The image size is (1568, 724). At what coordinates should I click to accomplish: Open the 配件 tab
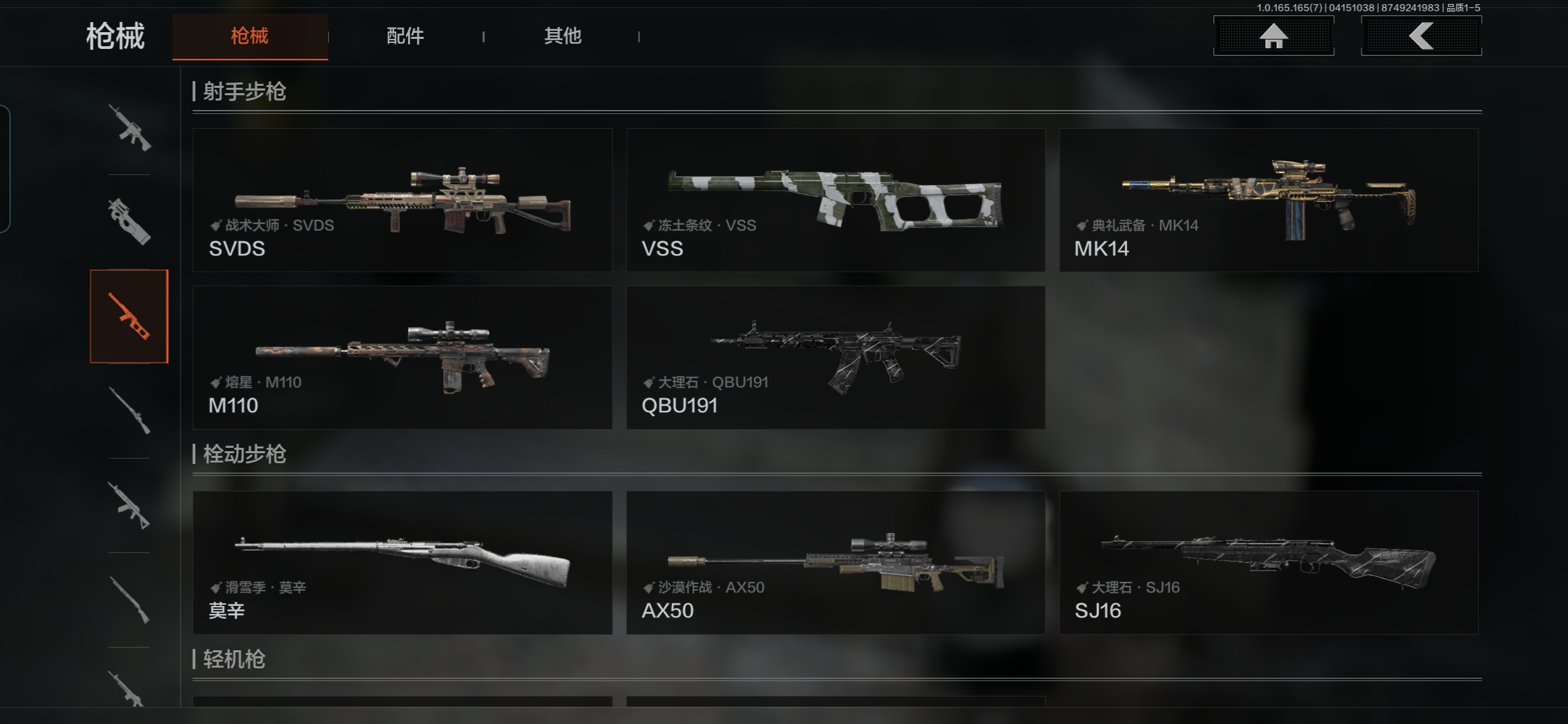405,36
